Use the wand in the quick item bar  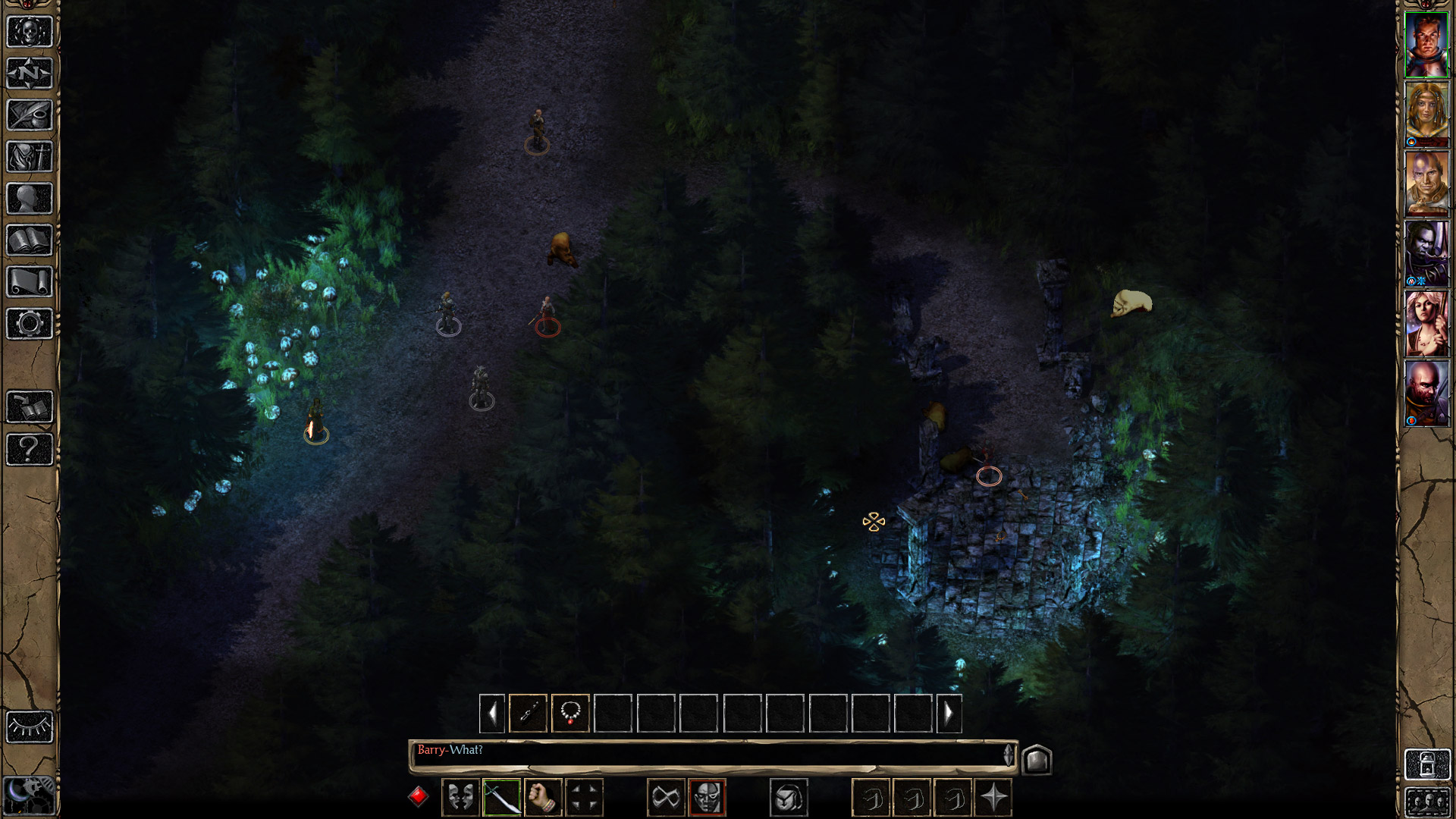tap(529, 714)
